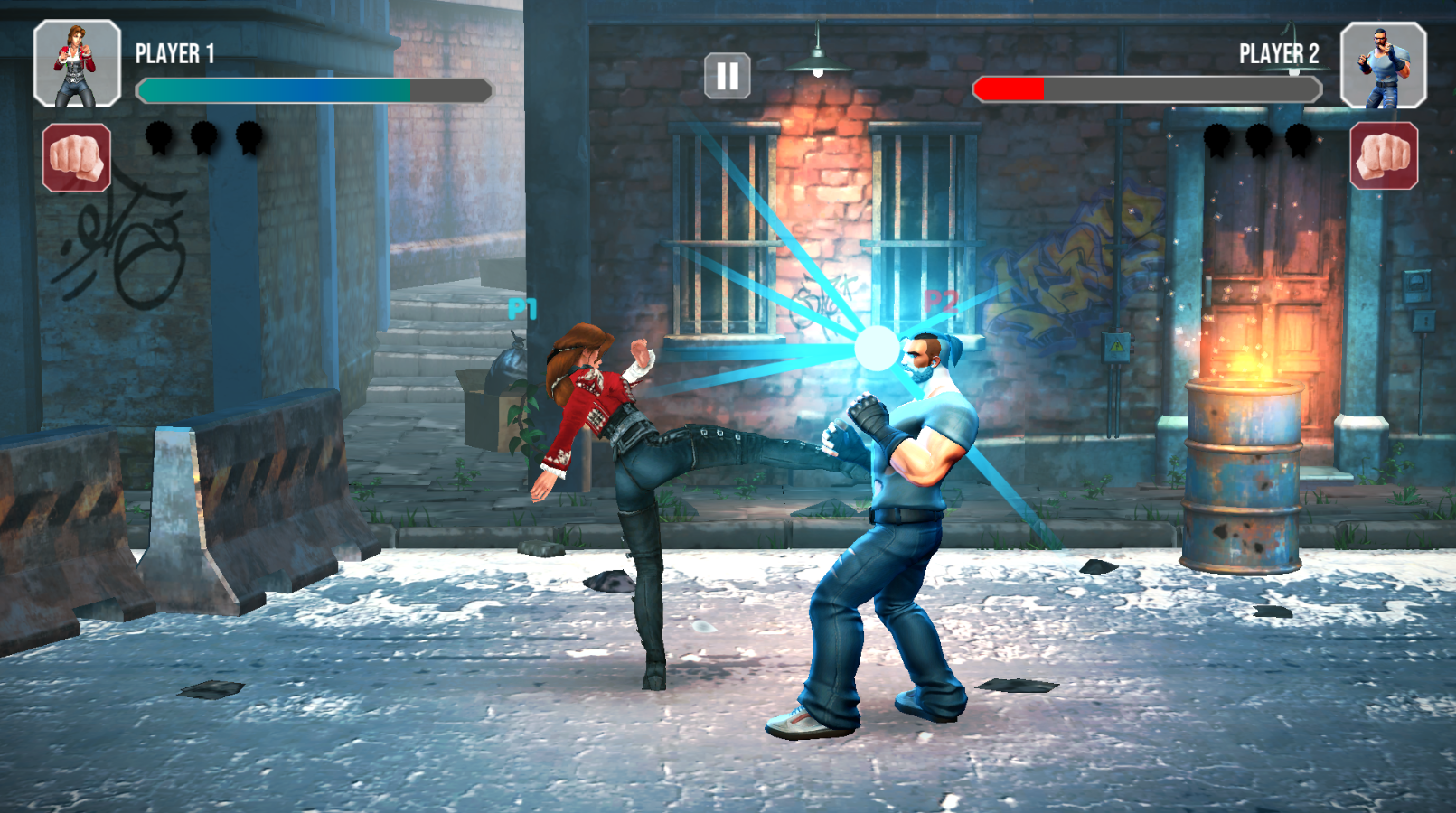Select the P1 label above the female fighter

click(x=521, y=308)
